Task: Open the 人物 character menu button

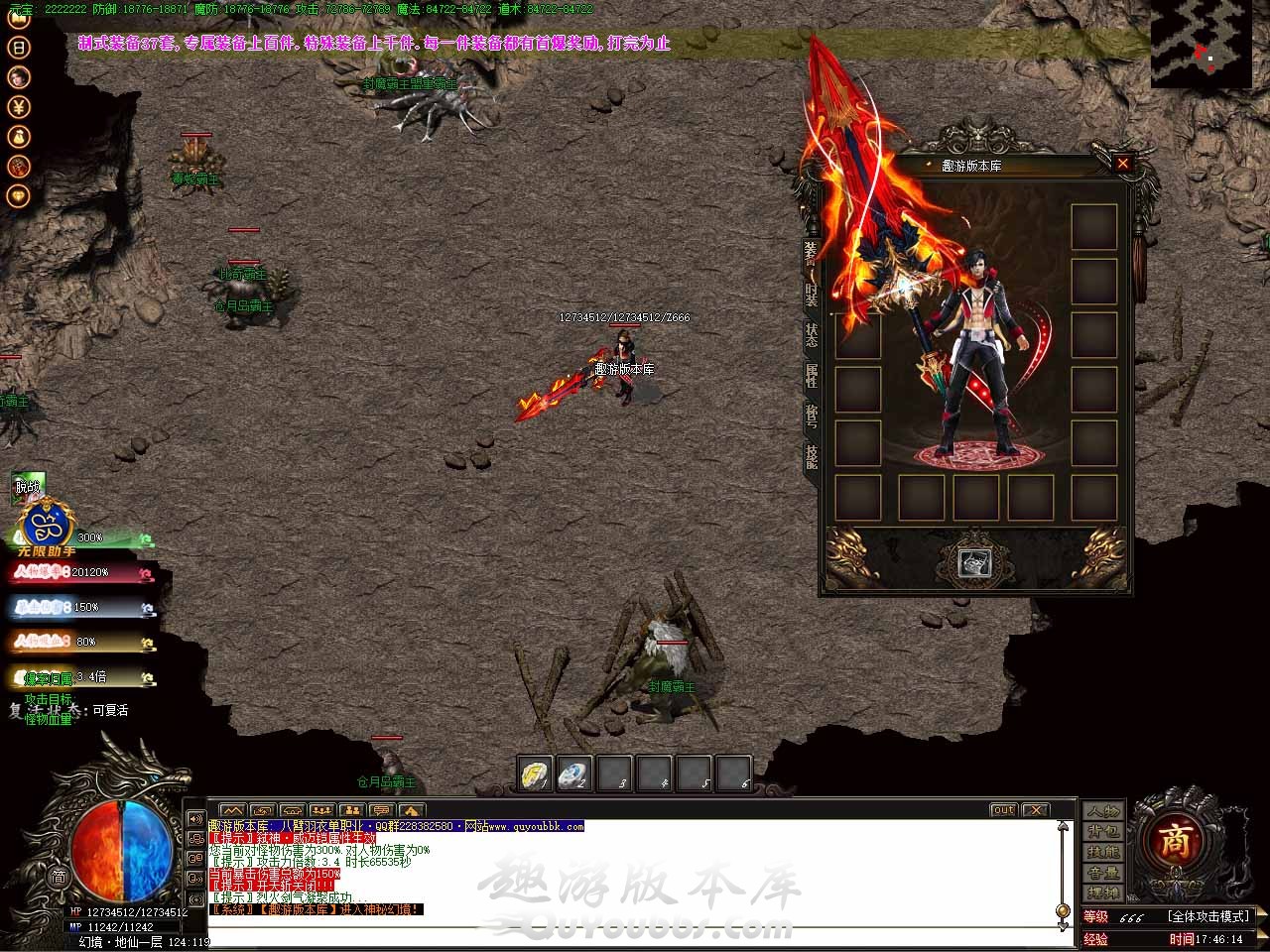Action: point(1101,811)
